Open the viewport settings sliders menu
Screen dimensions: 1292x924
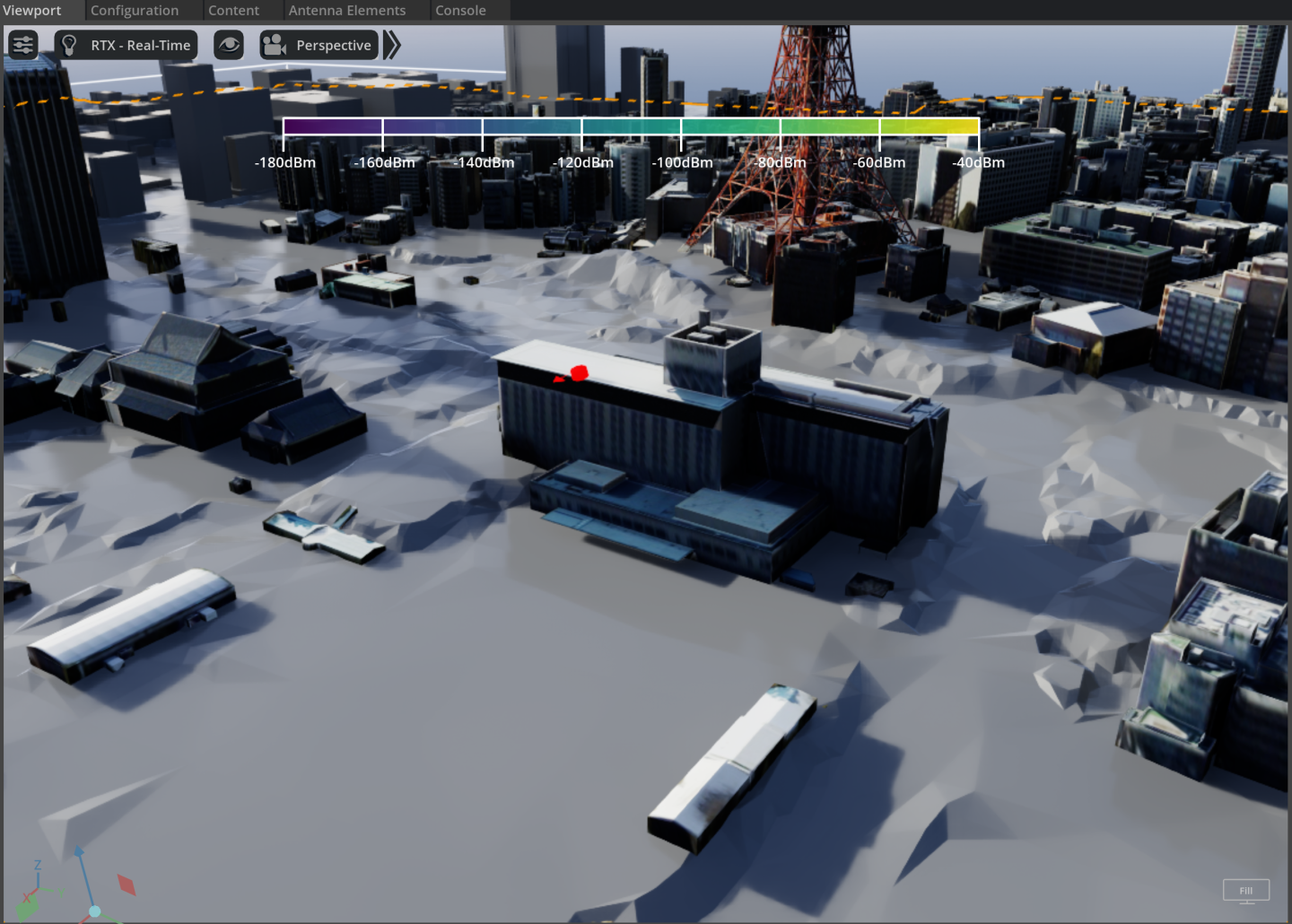tap(23, 45)
